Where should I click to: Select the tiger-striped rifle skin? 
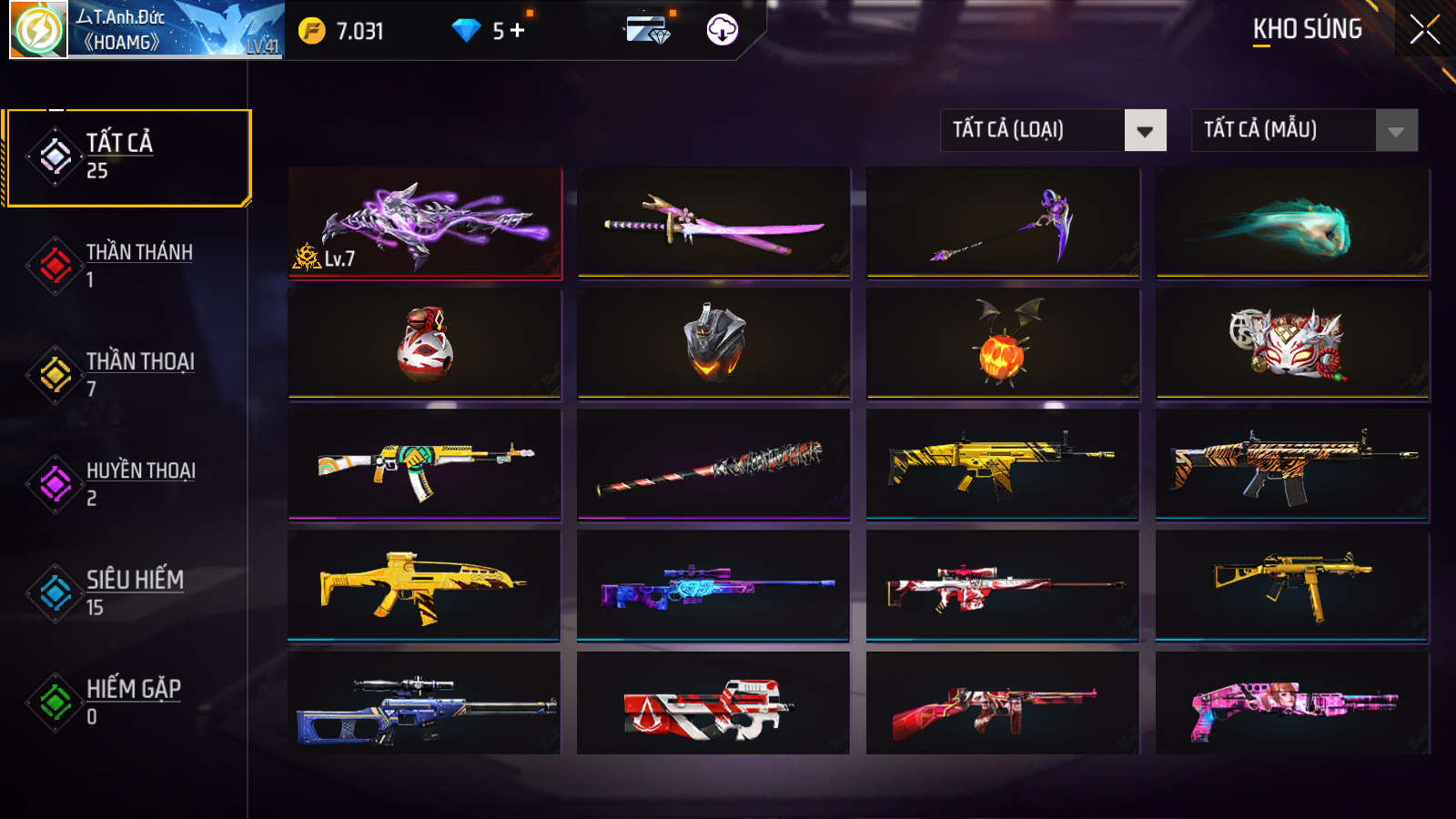pyautogui.click(x=1292, y=465)
